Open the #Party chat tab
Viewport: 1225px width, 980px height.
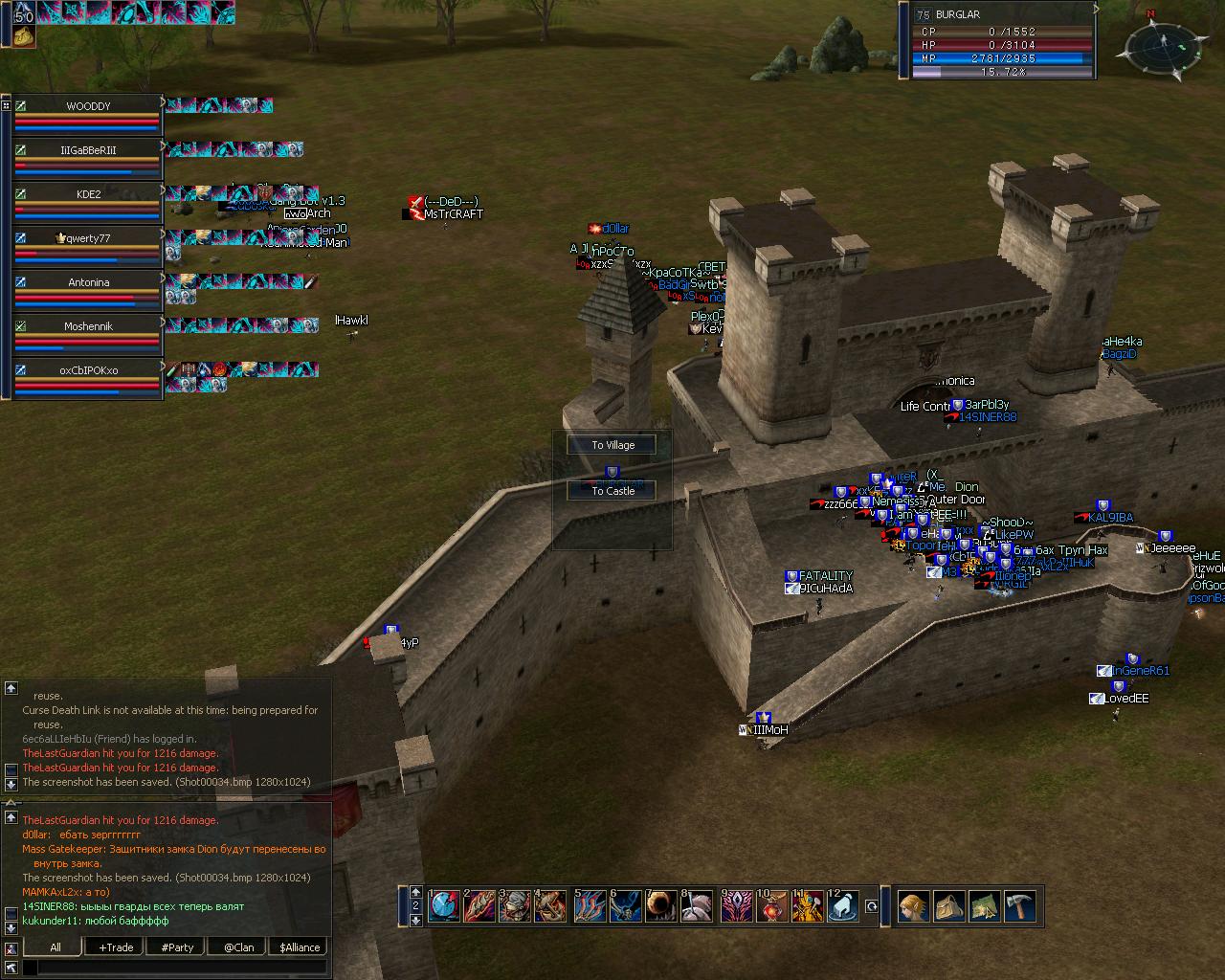[x=177, y=947]
